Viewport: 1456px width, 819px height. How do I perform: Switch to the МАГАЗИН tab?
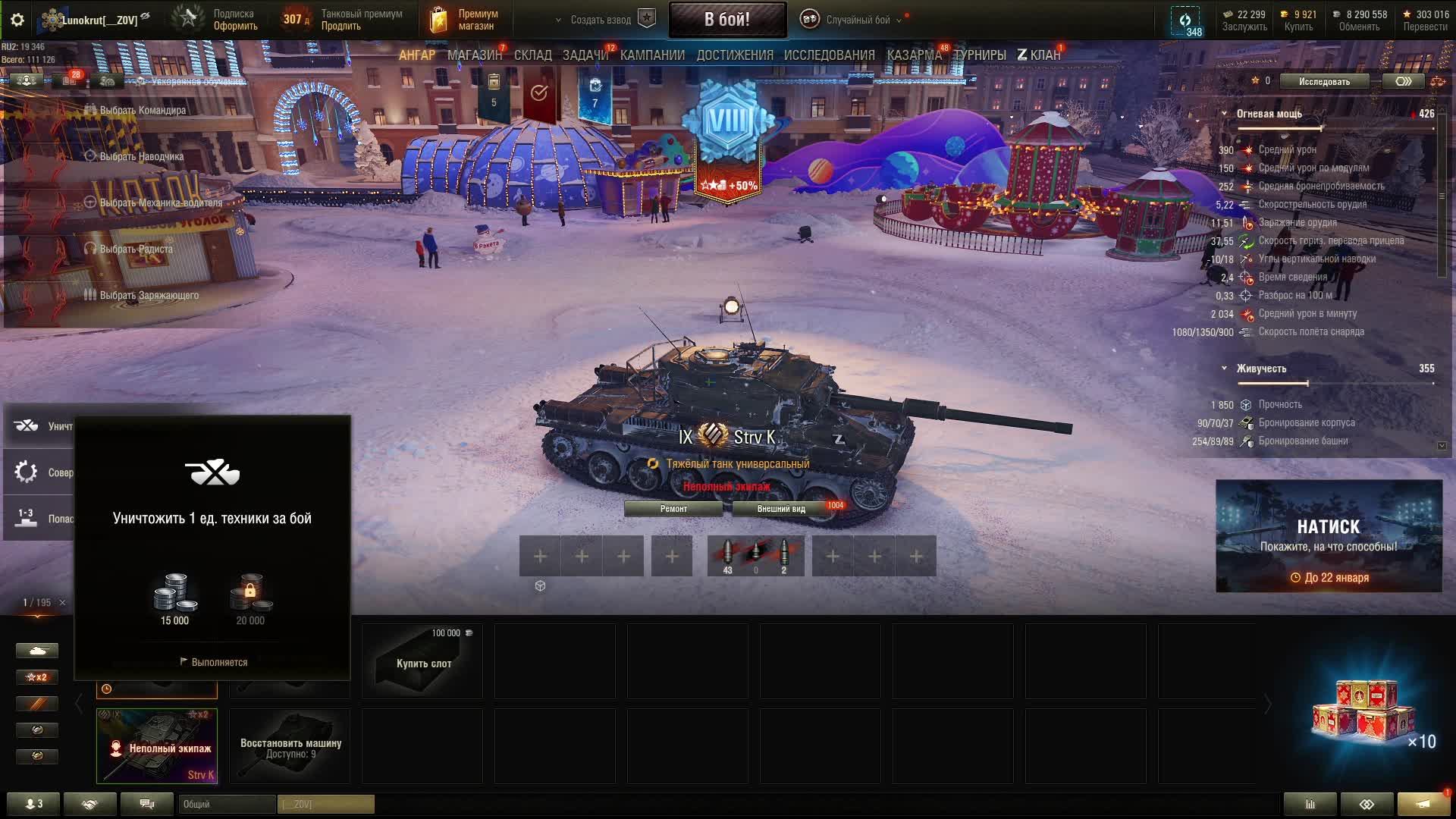[475, 55]
